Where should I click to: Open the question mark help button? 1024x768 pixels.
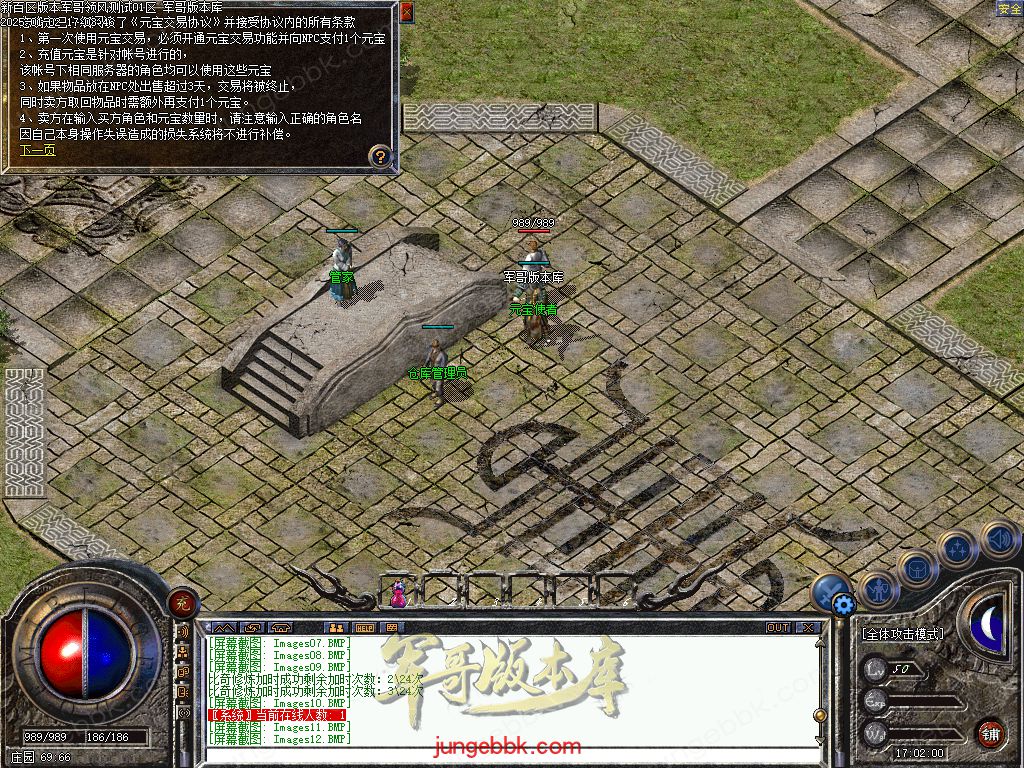pyautogui.click(x=380, y=155)
